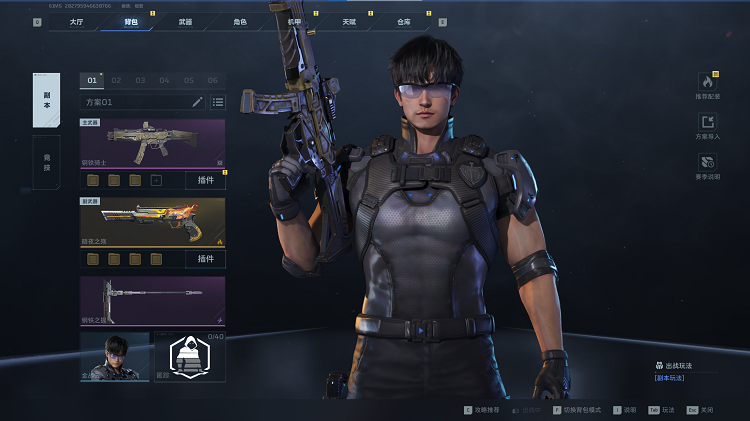Go to the 角色 character tab

pyautogui.click(x=240, y=21)
